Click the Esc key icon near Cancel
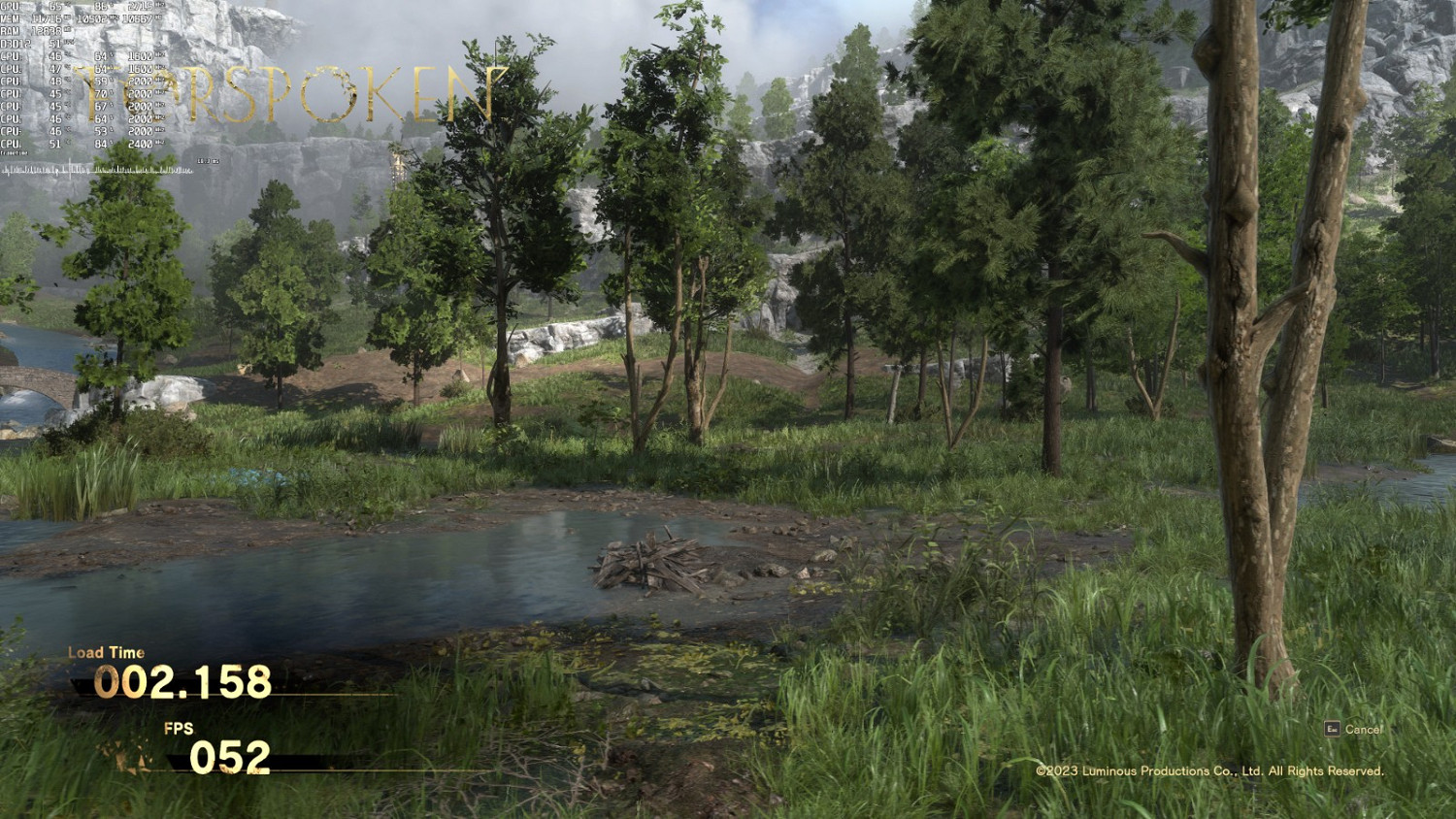Screen dimensions: 1456x819 (x=1331, y=729)
